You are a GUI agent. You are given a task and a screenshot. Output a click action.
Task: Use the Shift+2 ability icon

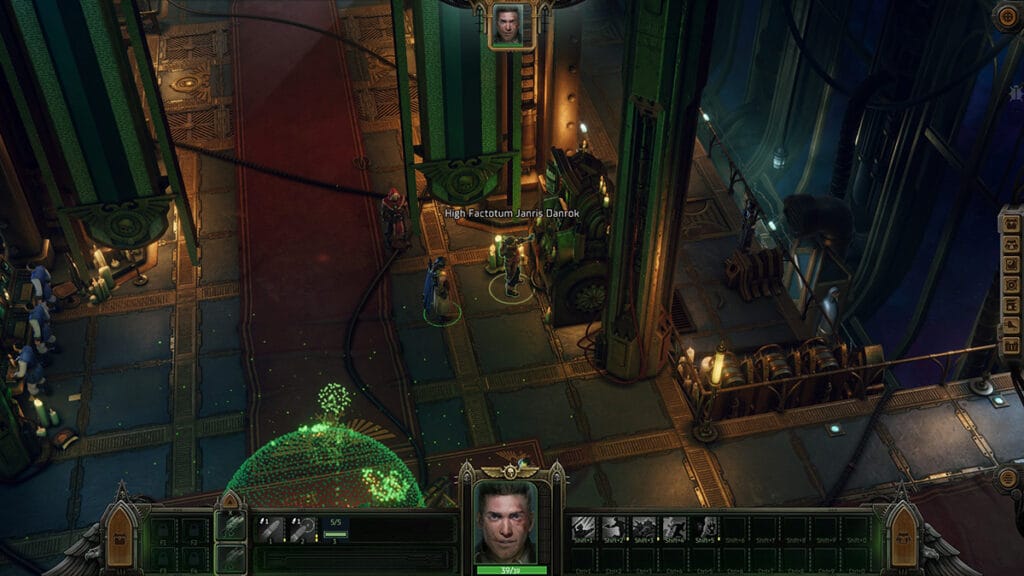(x=615, y=527)
